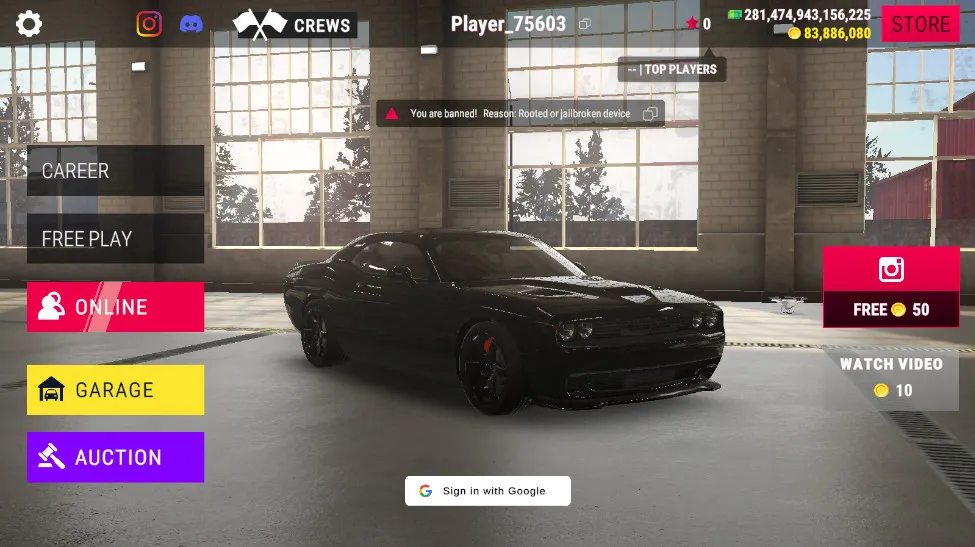Start Career mode
This screenshot has height=547, width=975.
(115, 171)
